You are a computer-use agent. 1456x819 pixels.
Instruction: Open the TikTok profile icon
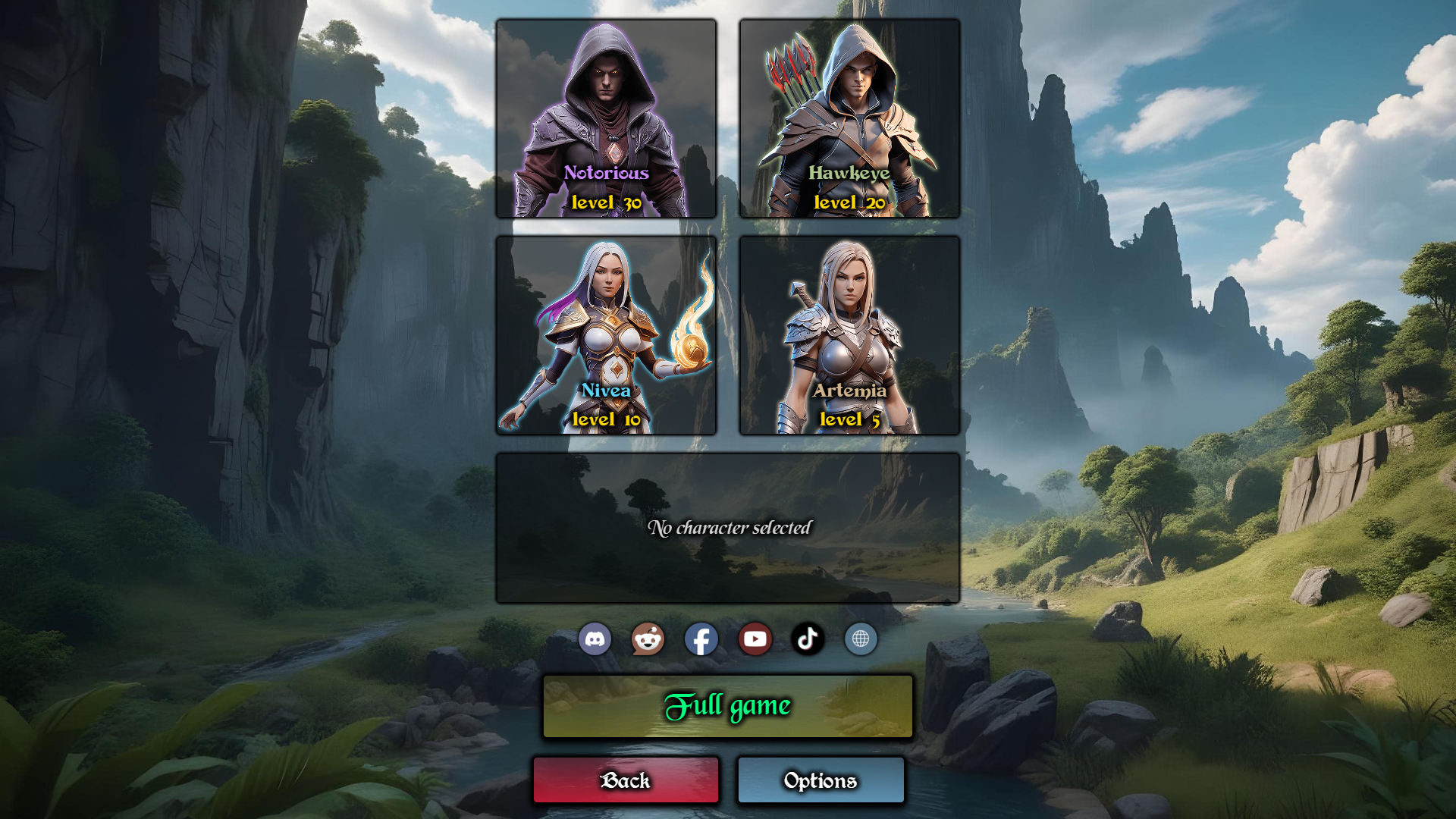[808, 639]
